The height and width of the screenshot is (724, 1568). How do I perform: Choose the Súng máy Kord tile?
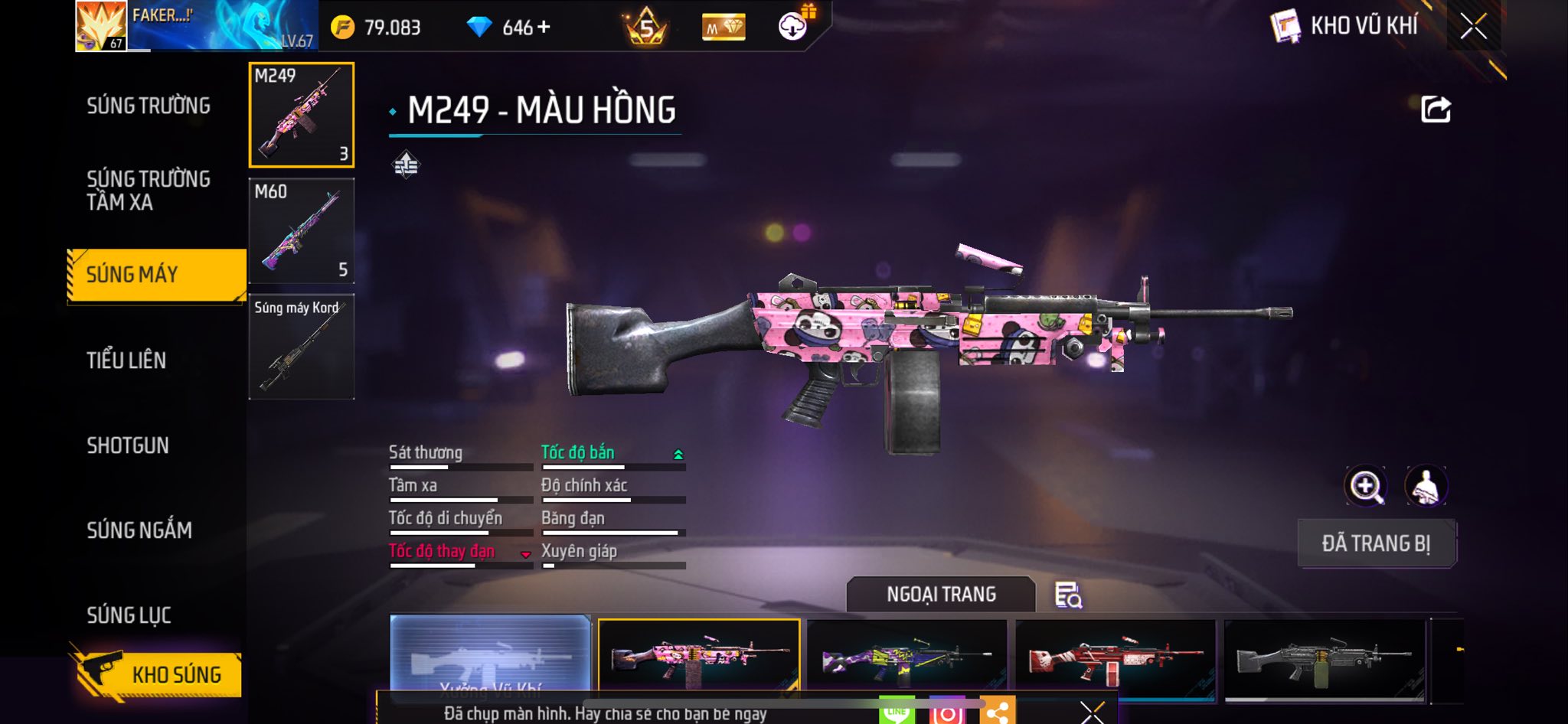pos(302,347)
